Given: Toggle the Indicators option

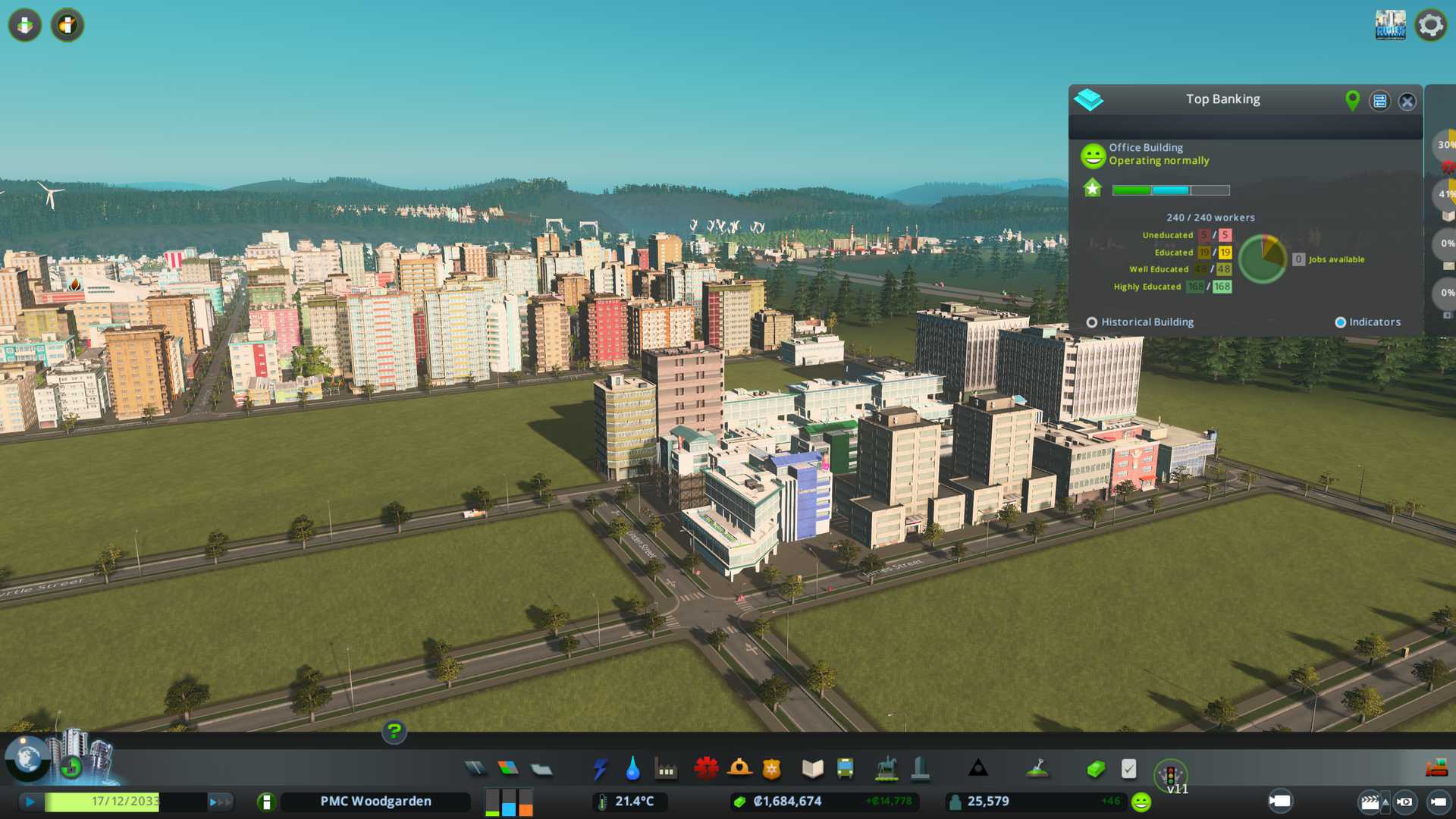Looking at the screenshot, I should coord(1340,322).
